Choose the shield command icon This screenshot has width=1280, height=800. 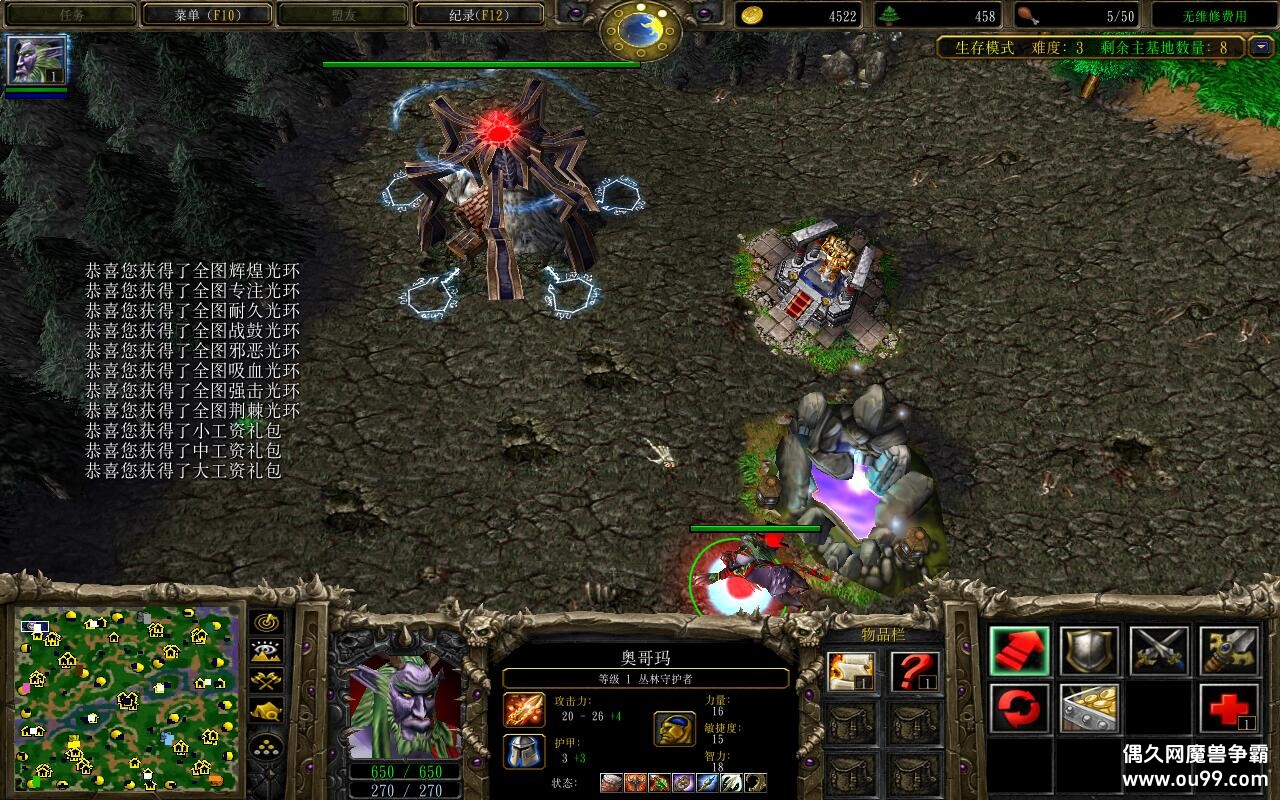pos(1089,651)
